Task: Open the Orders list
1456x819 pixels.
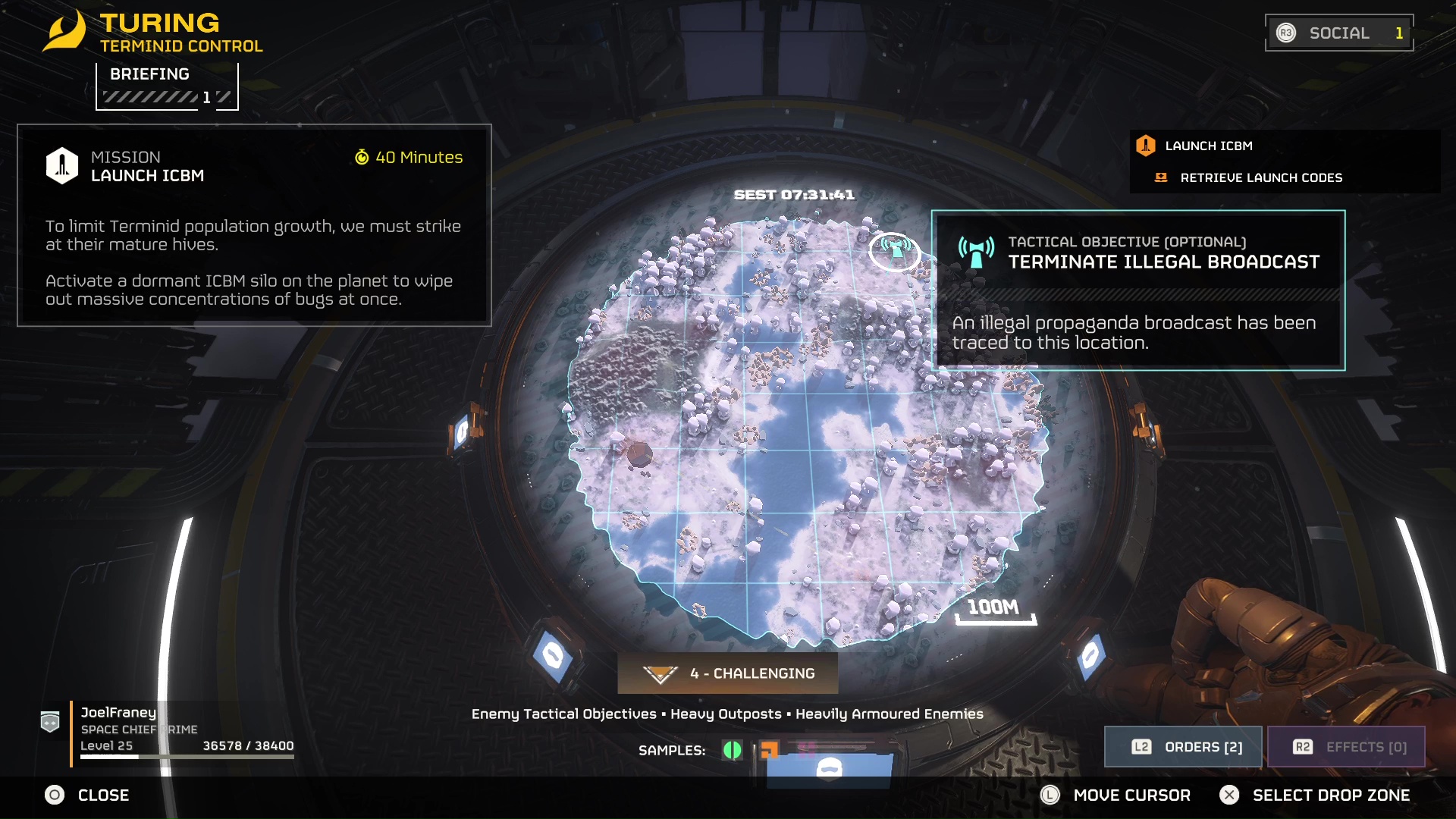Action: tap(1183, 746)
